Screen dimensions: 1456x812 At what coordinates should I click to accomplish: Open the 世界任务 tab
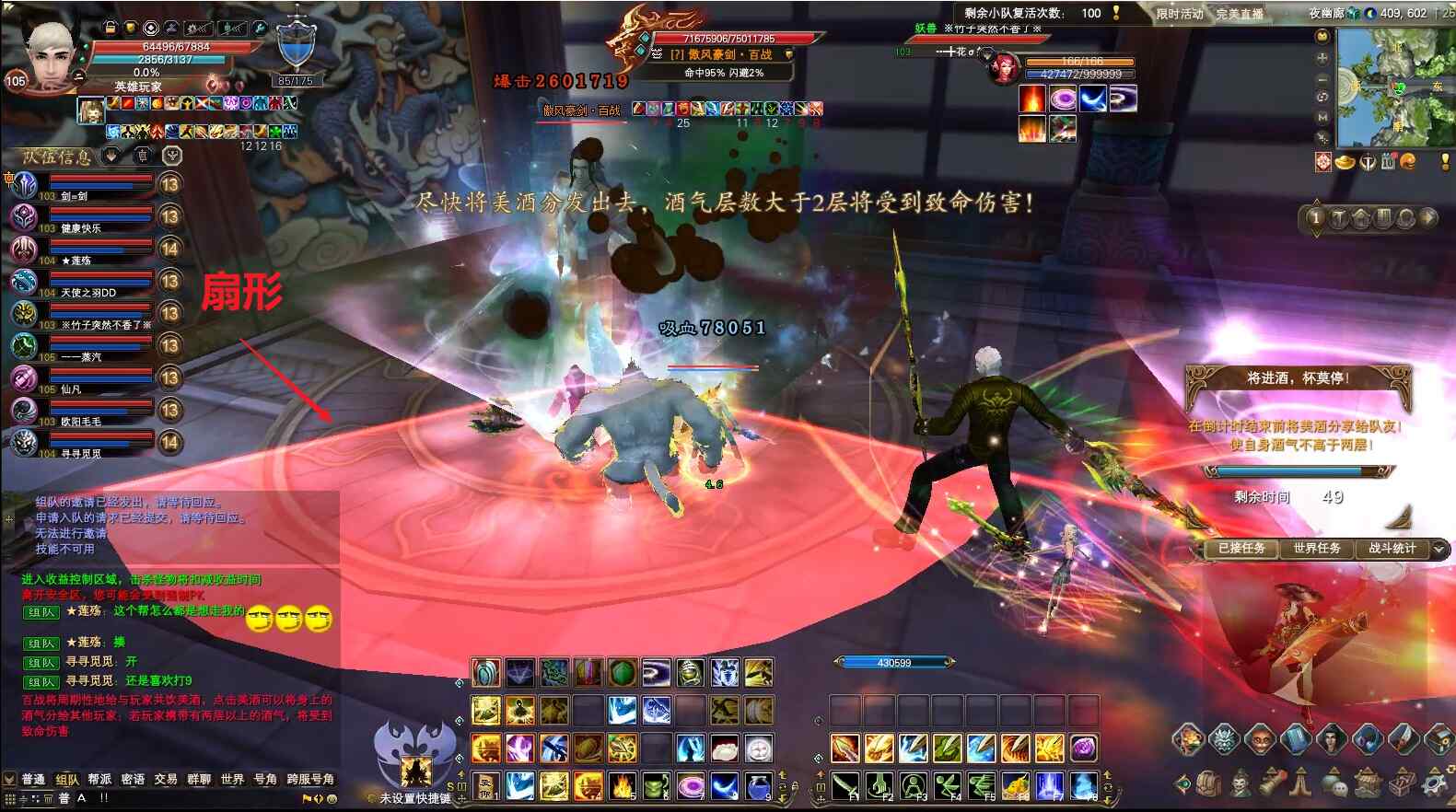tap(1316, 549)
